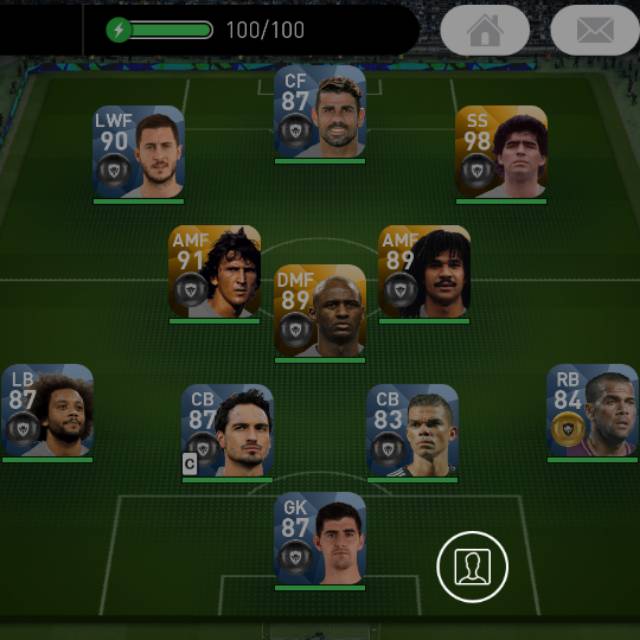Select the LB 87 defender card

coord(47,411)
